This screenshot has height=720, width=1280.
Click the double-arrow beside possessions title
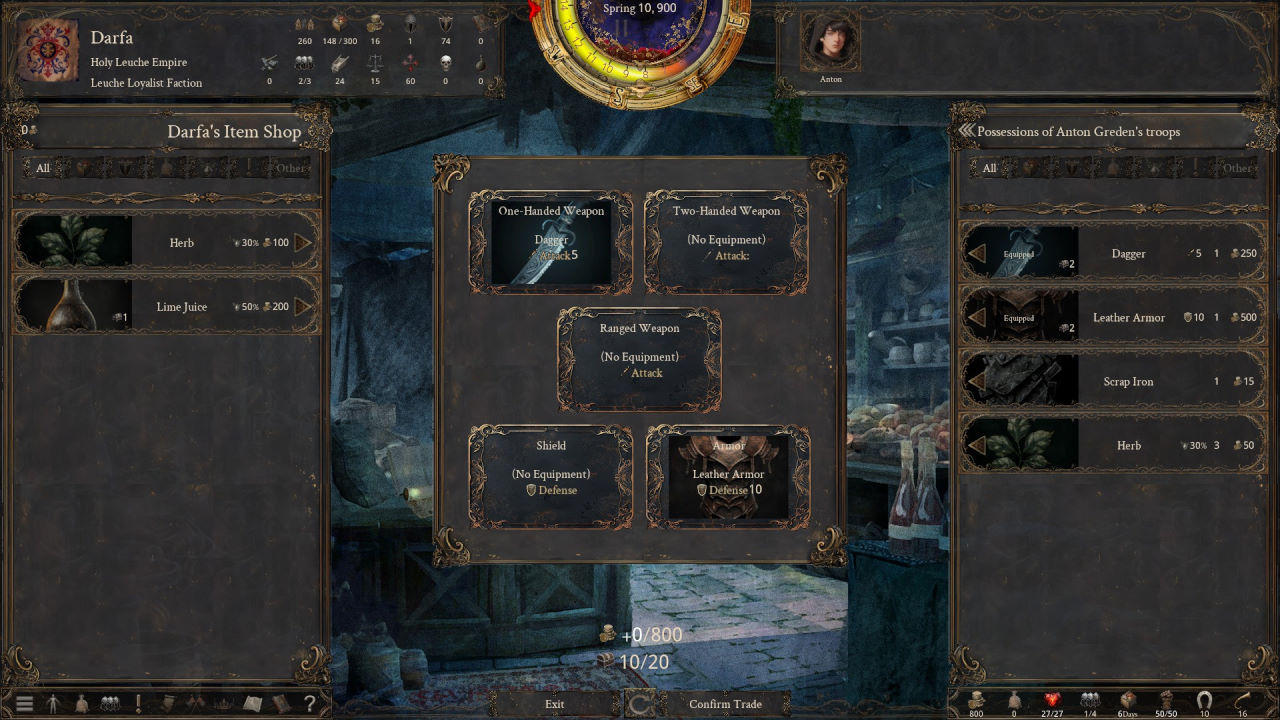[966, 131]
